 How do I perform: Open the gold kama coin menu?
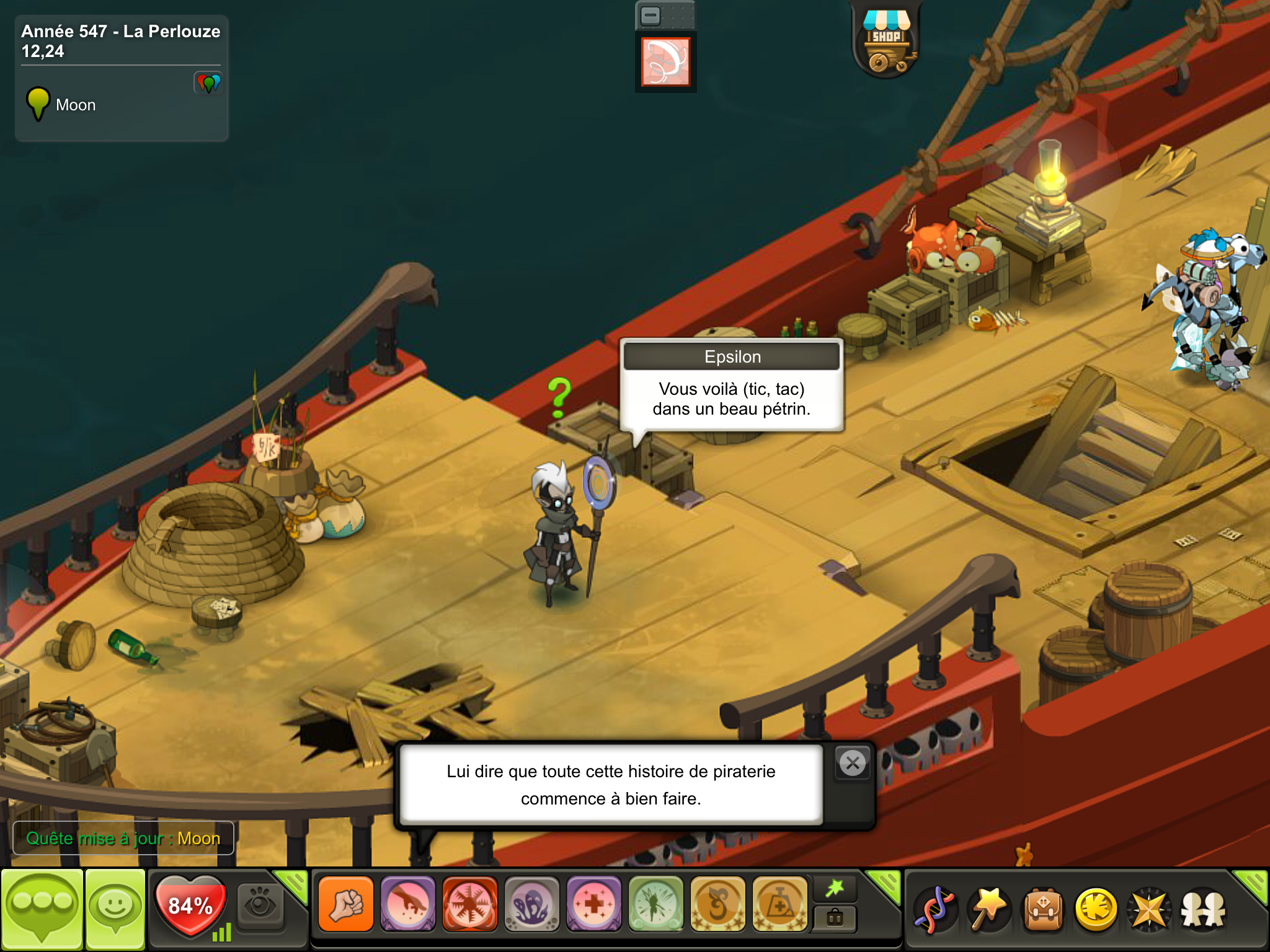point(1096,910)
